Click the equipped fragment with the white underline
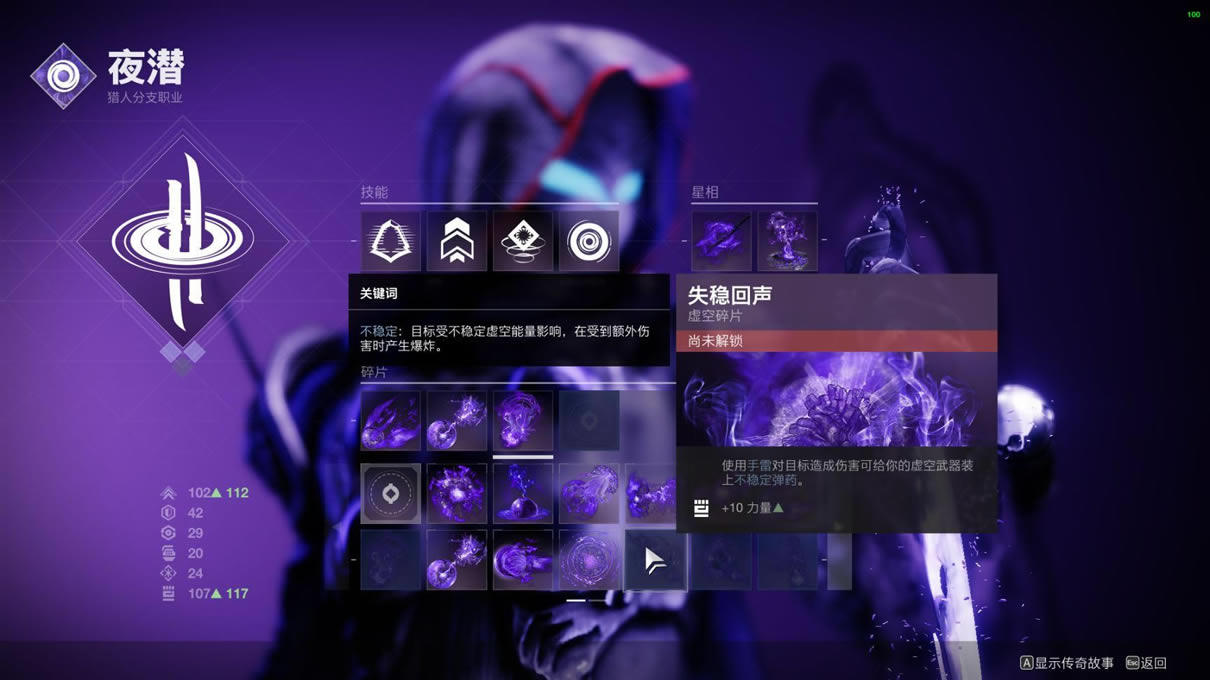The height and width of the screenshot is (680, 1210). [523, 421]
